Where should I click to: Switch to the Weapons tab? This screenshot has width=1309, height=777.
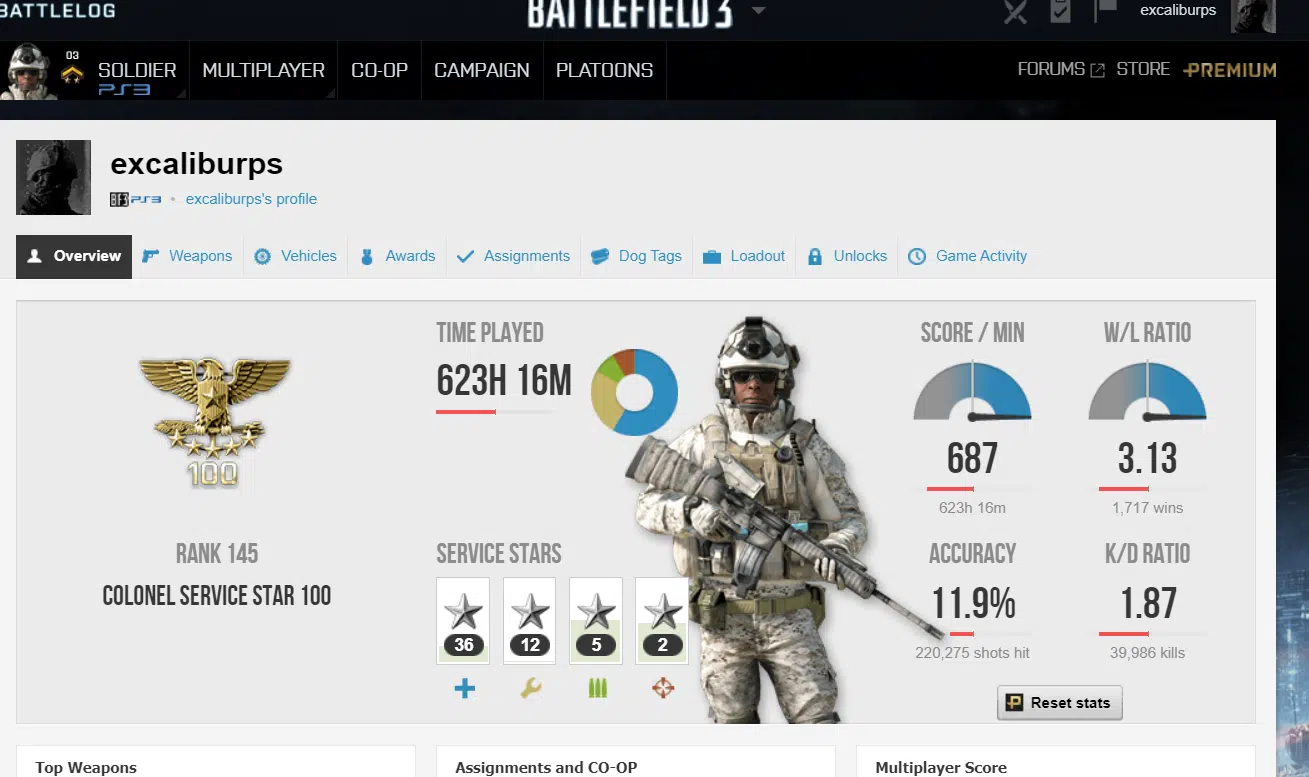click(187, 256)
